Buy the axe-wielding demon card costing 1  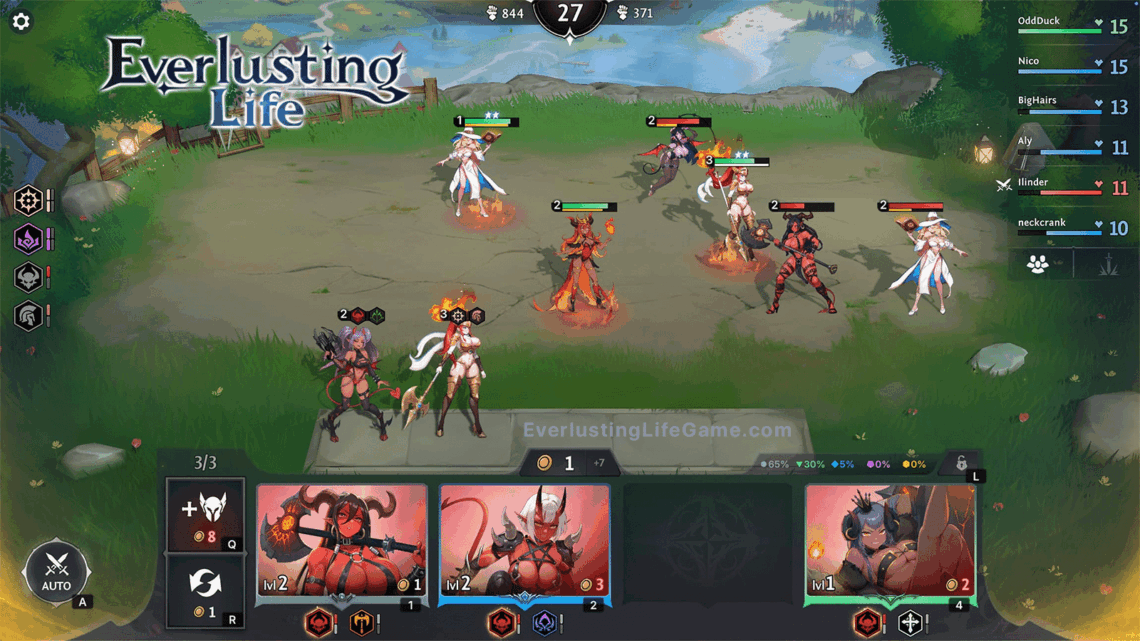pos(342,542)
